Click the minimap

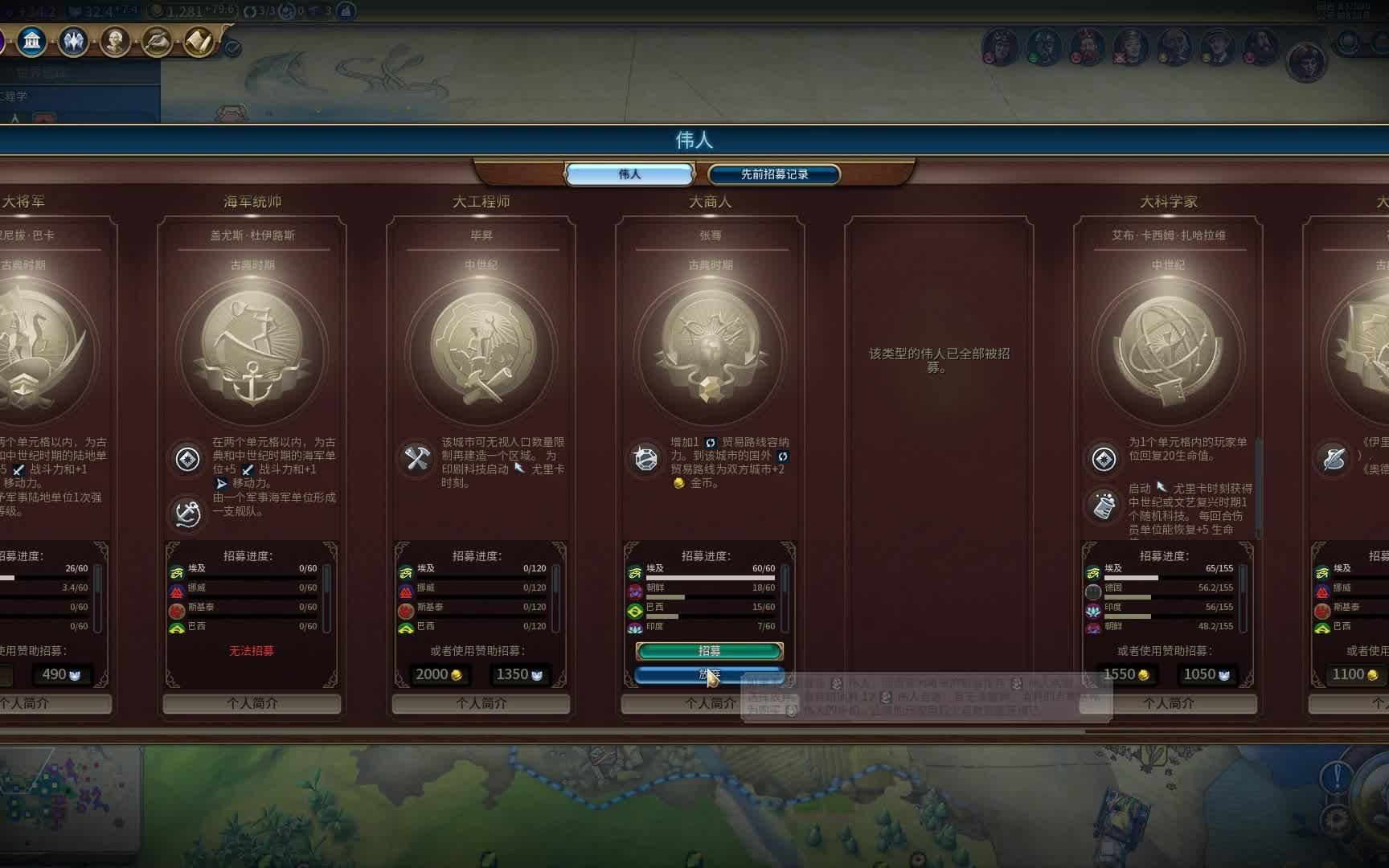pyautogui.click(x=68, y=796)
